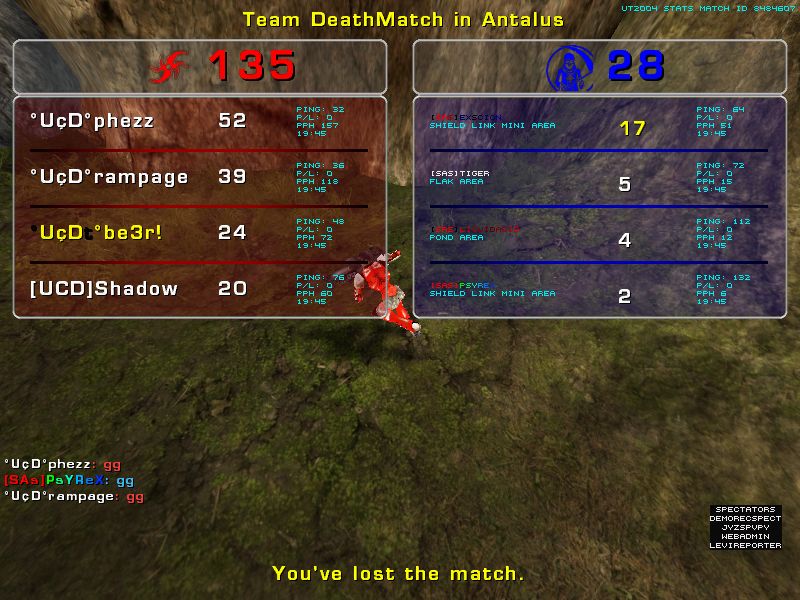Select [UCD]Shadow's scoreboard row
Screen dimensions: 800x600
tap(200, 289)
